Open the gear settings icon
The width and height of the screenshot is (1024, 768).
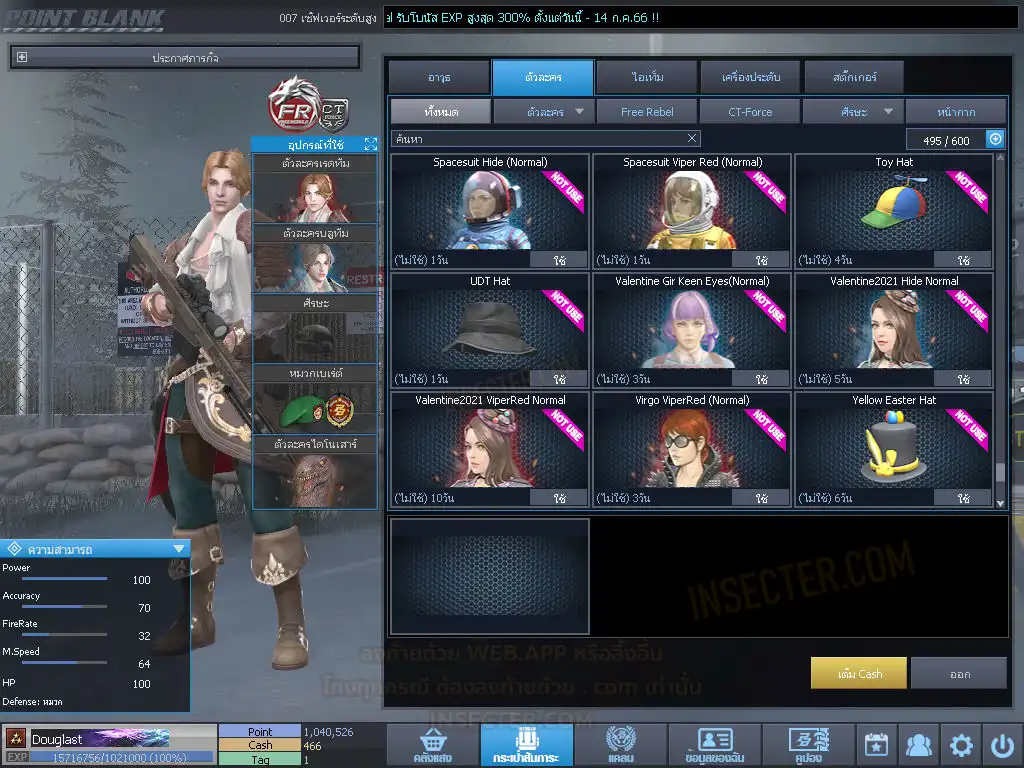click(x=960, y=745)
